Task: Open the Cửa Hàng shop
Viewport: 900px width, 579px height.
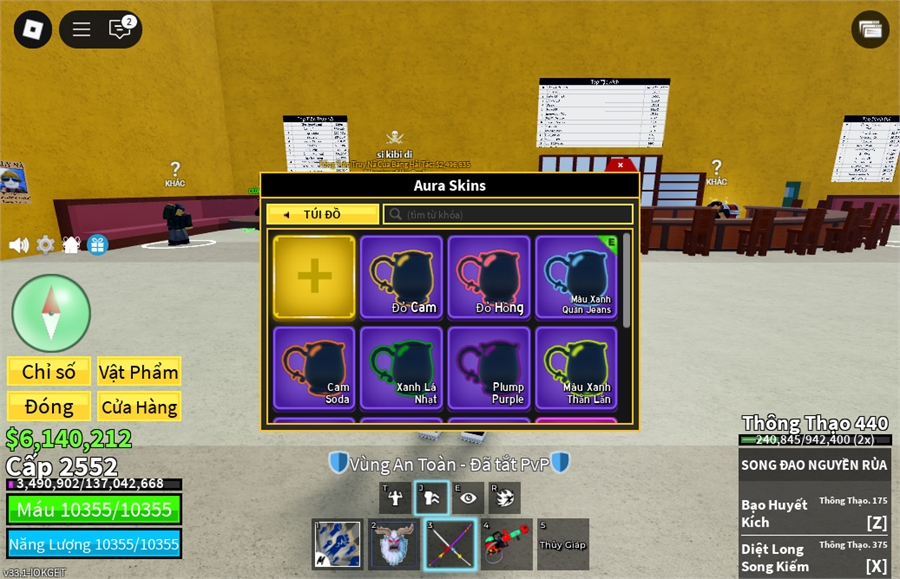Action: tap(139, 406)
